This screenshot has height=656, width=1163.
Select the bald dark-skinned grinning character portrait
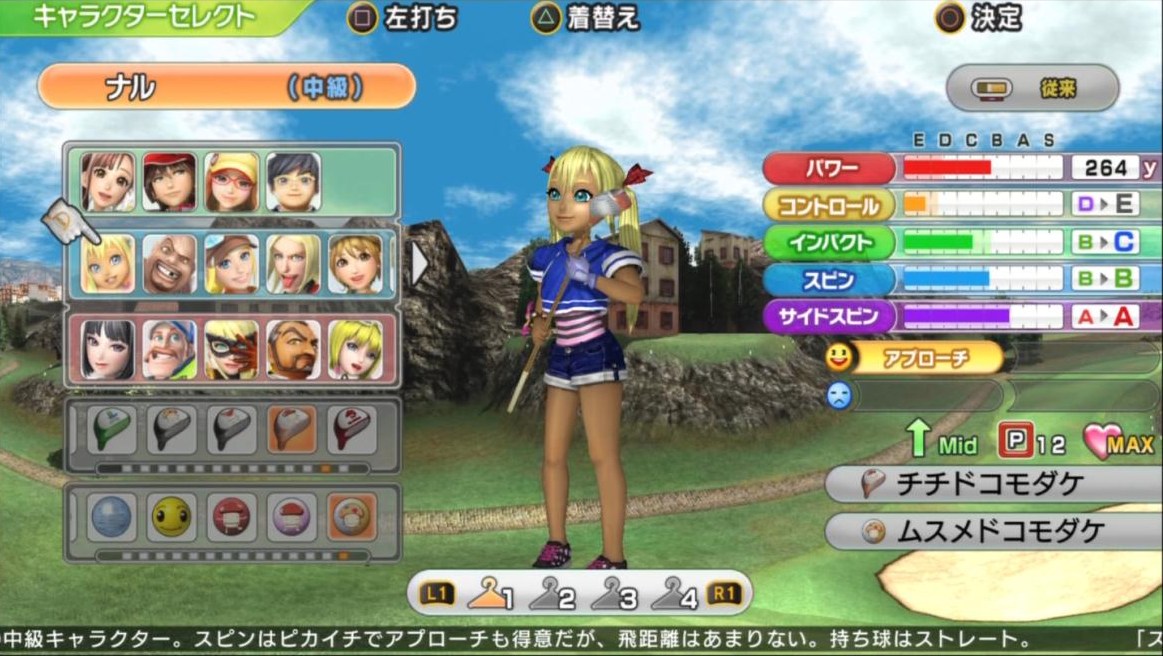pyautogui.click(x=169, y=263)
